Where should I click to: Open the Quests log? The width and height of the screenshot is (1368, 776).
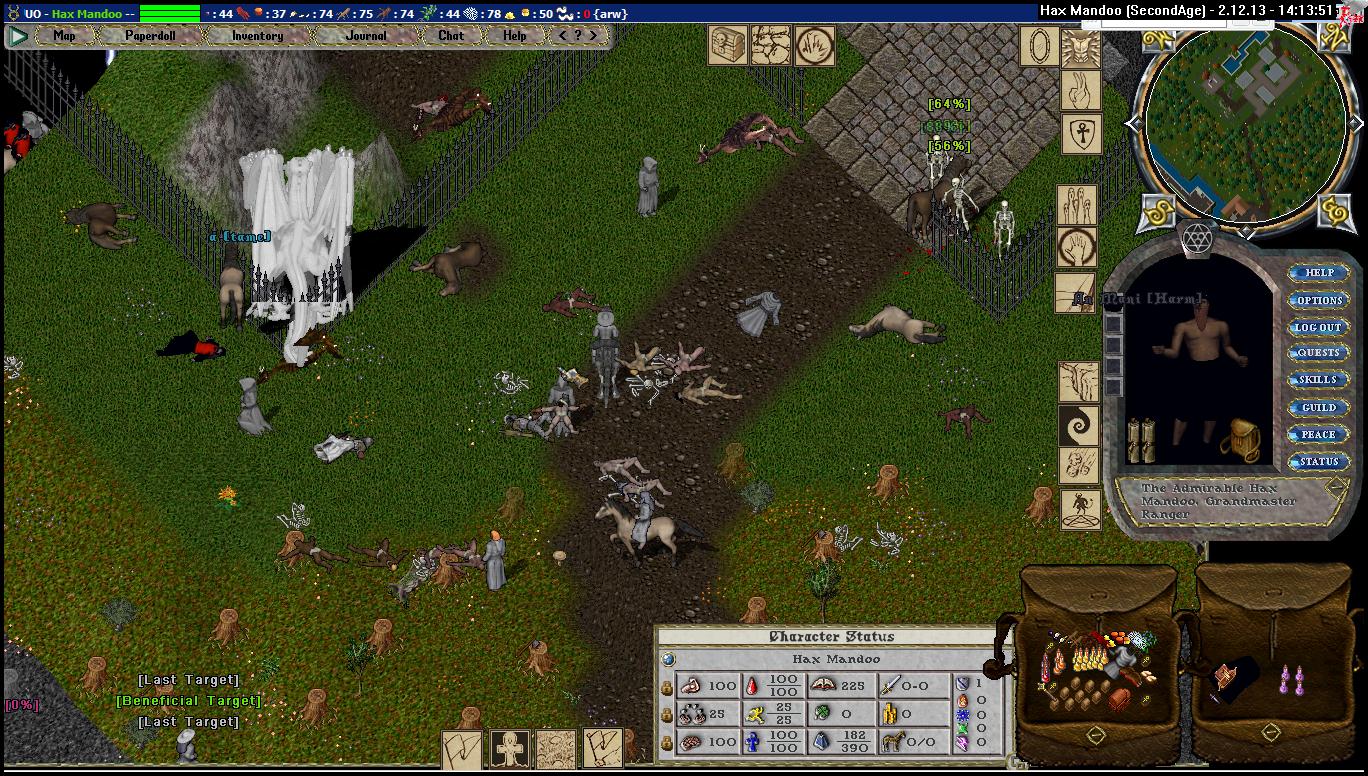[x=1318, y=353]
